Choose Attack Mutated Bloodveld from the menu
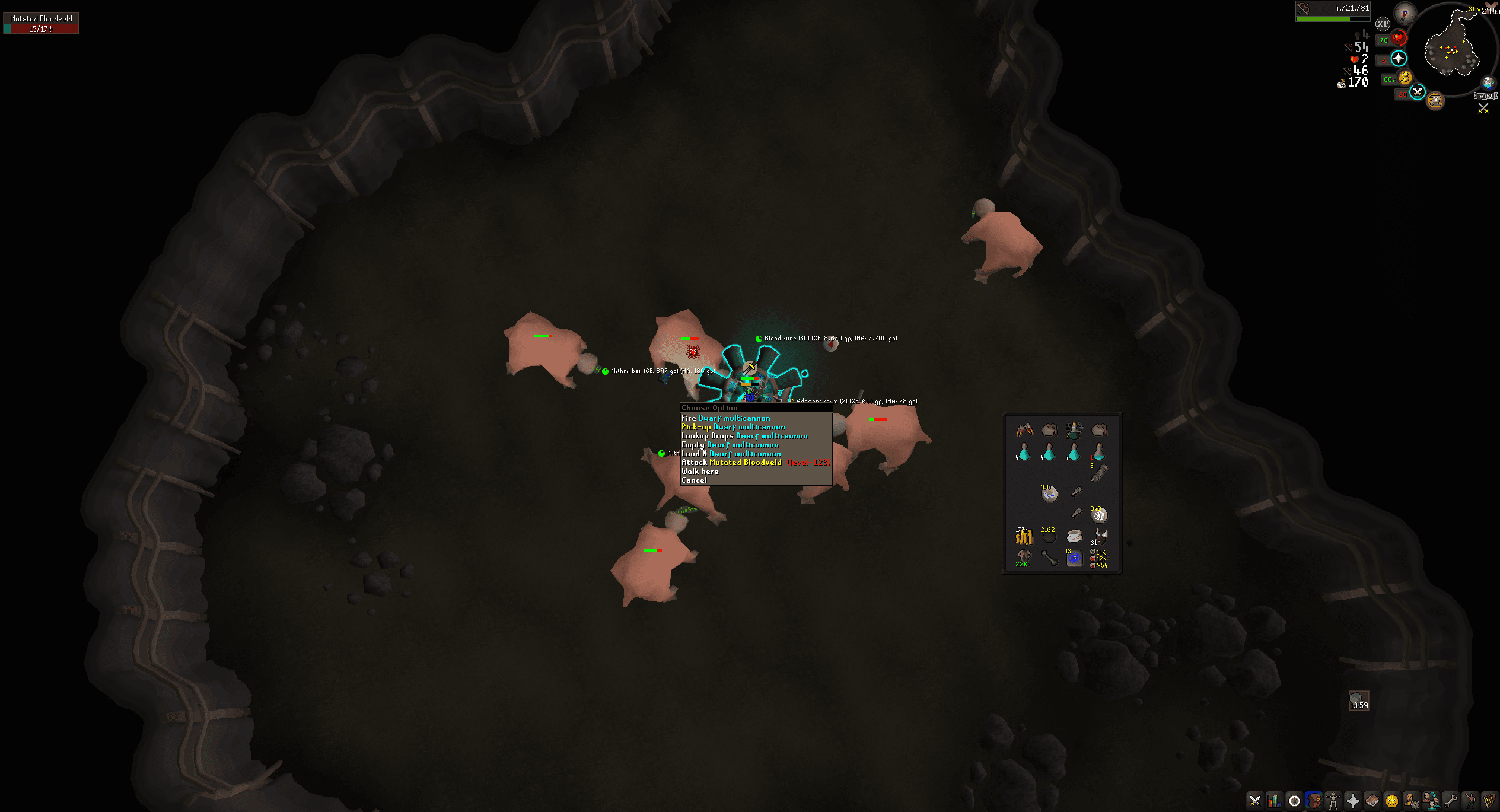Image resolution: width=1500 pixels, height=812 pixels. (x=735, y=462)
